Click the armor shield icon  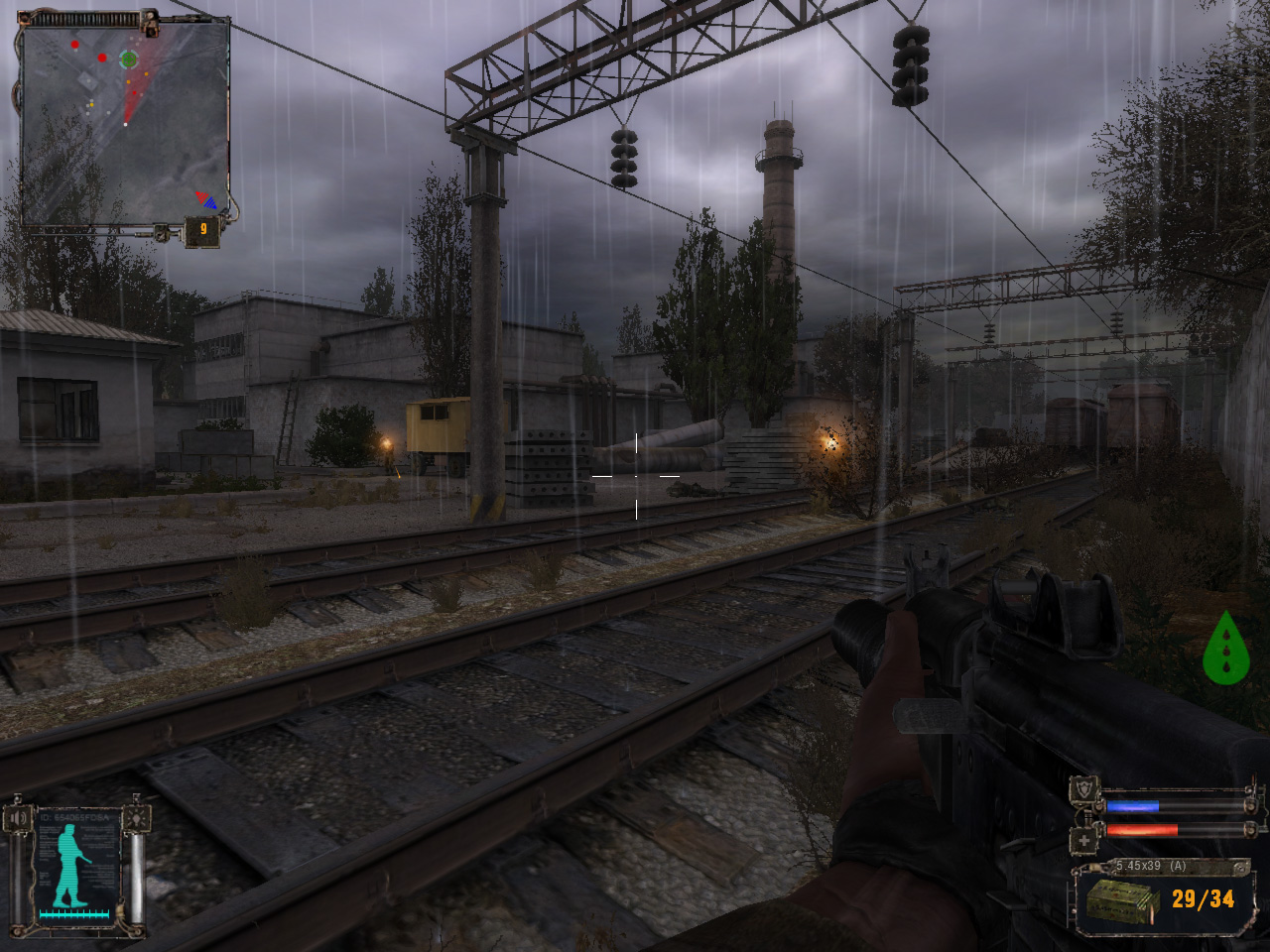pyautogui.click(x=1083, y=790)
